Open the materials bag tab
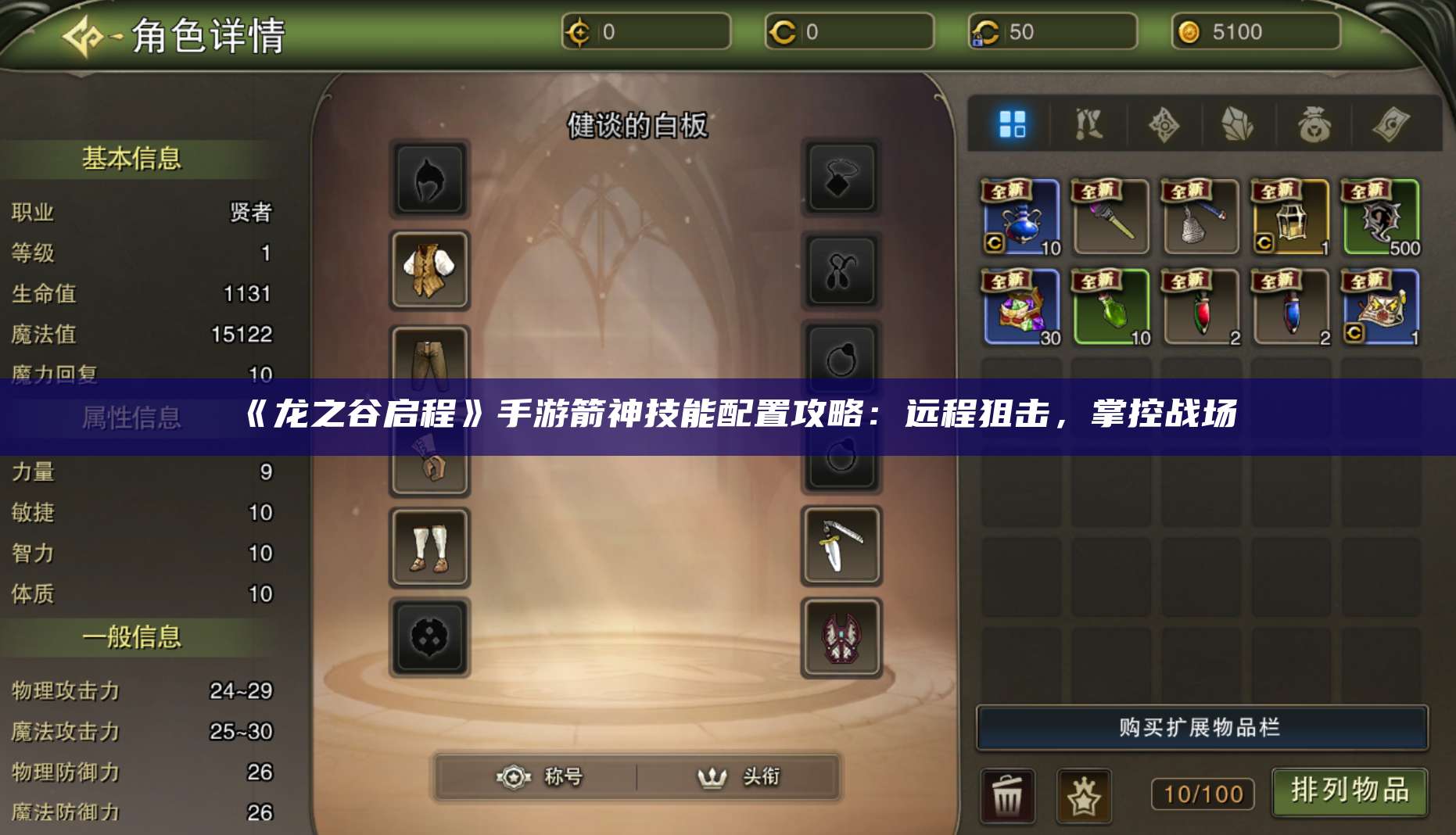 click(1312, 125)
